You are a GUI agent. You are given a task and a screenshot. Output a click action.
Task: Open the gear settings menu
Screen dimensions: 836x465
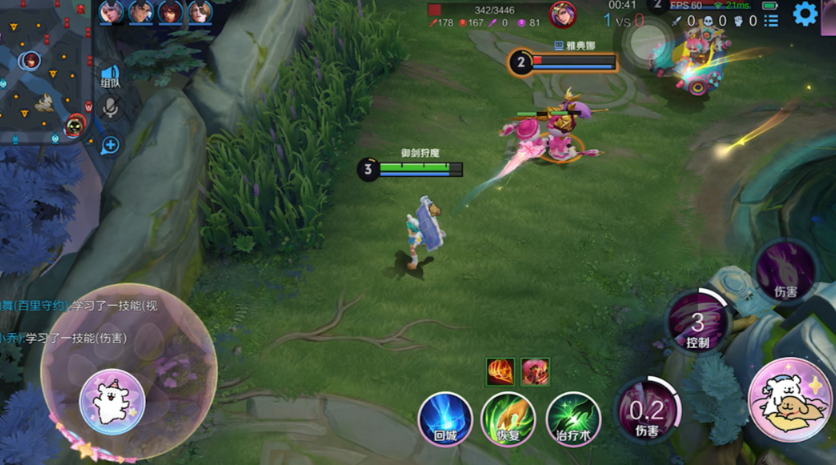[805, 14]
